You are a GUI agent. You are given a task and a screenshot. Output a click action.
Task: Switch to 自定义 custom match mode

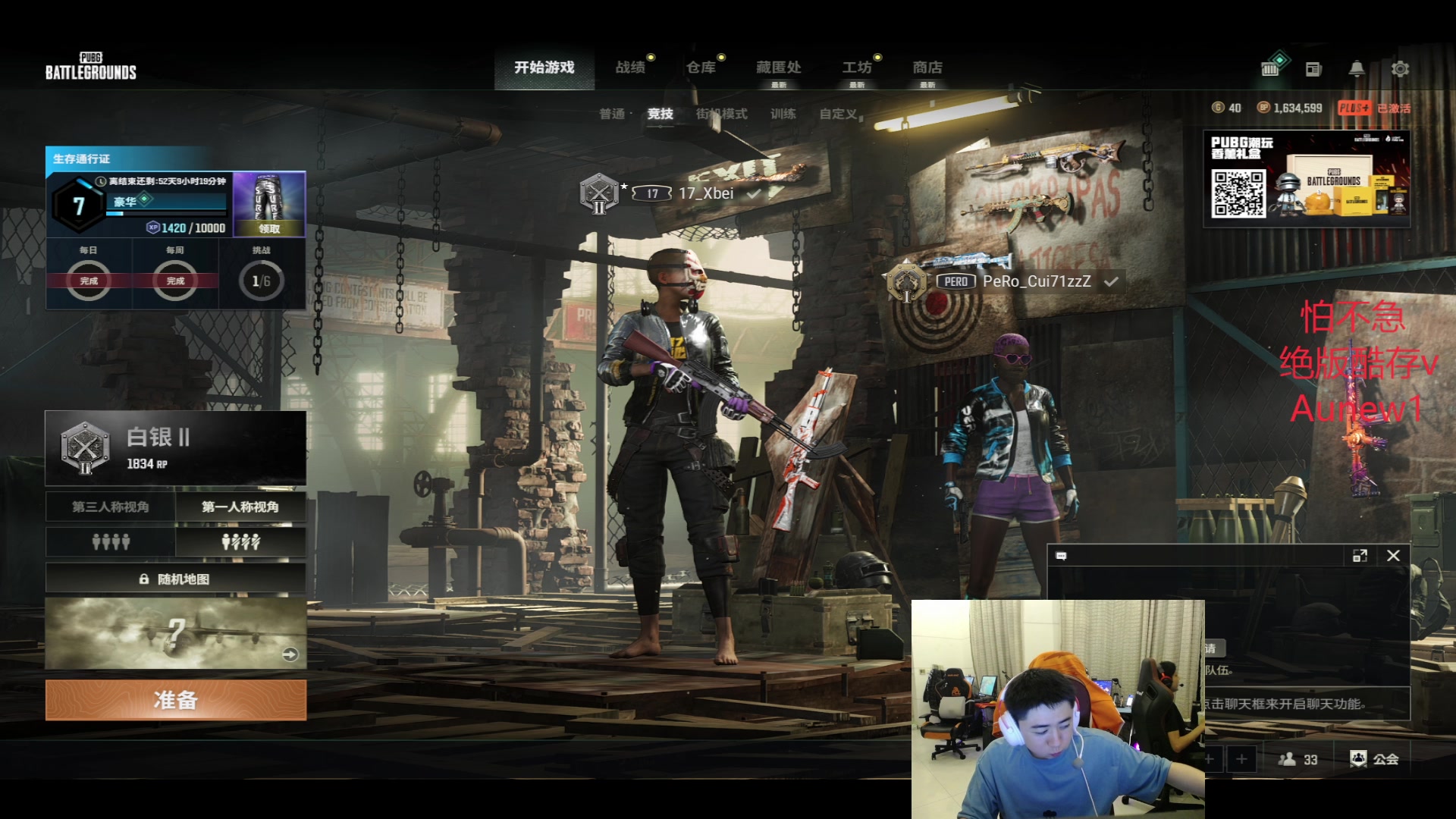pos(838,114)
